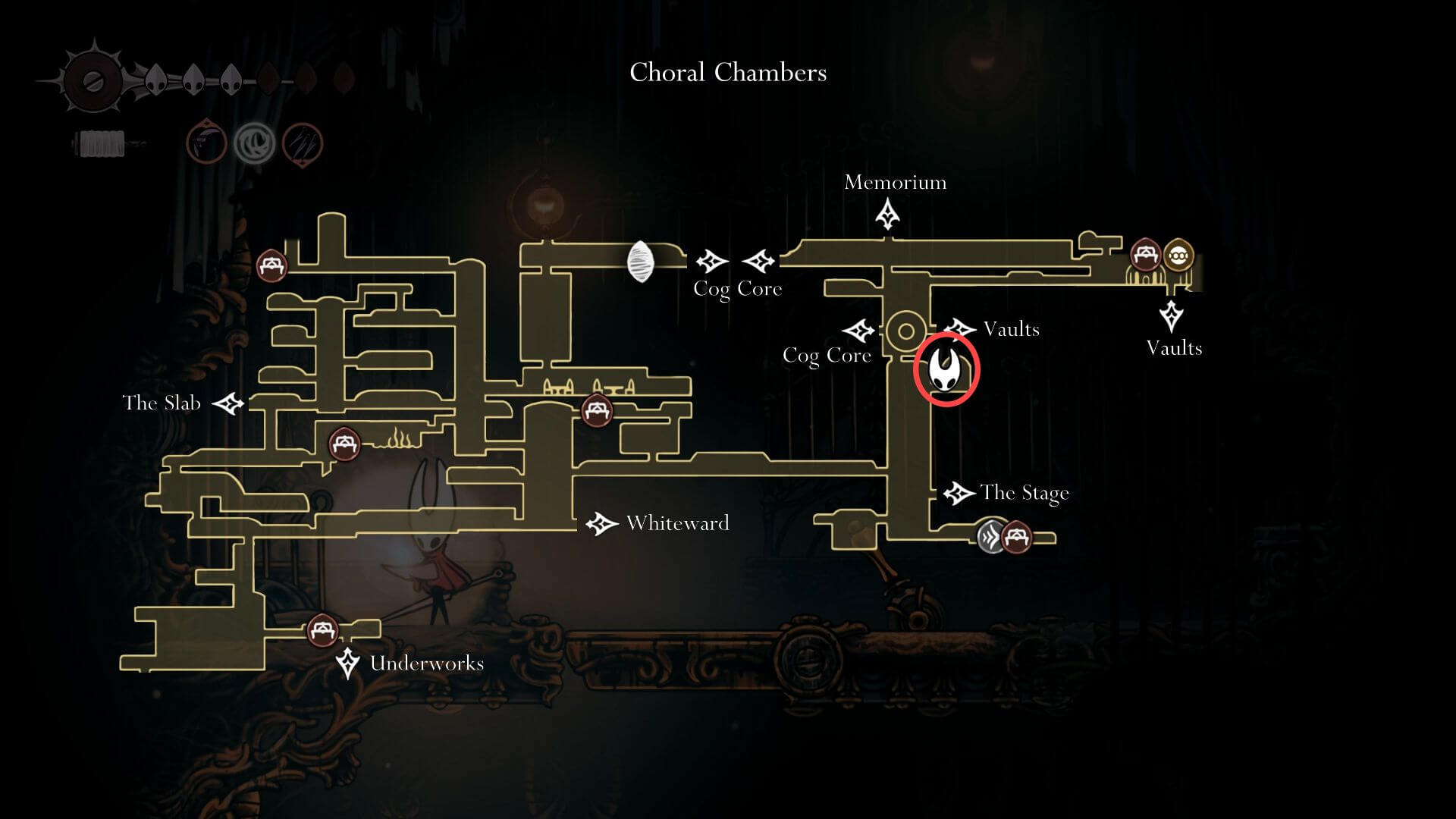Select the glowing center tool icon in the HUD
The height and width of the screenshot is (819, 1456).
click(255, 143)
